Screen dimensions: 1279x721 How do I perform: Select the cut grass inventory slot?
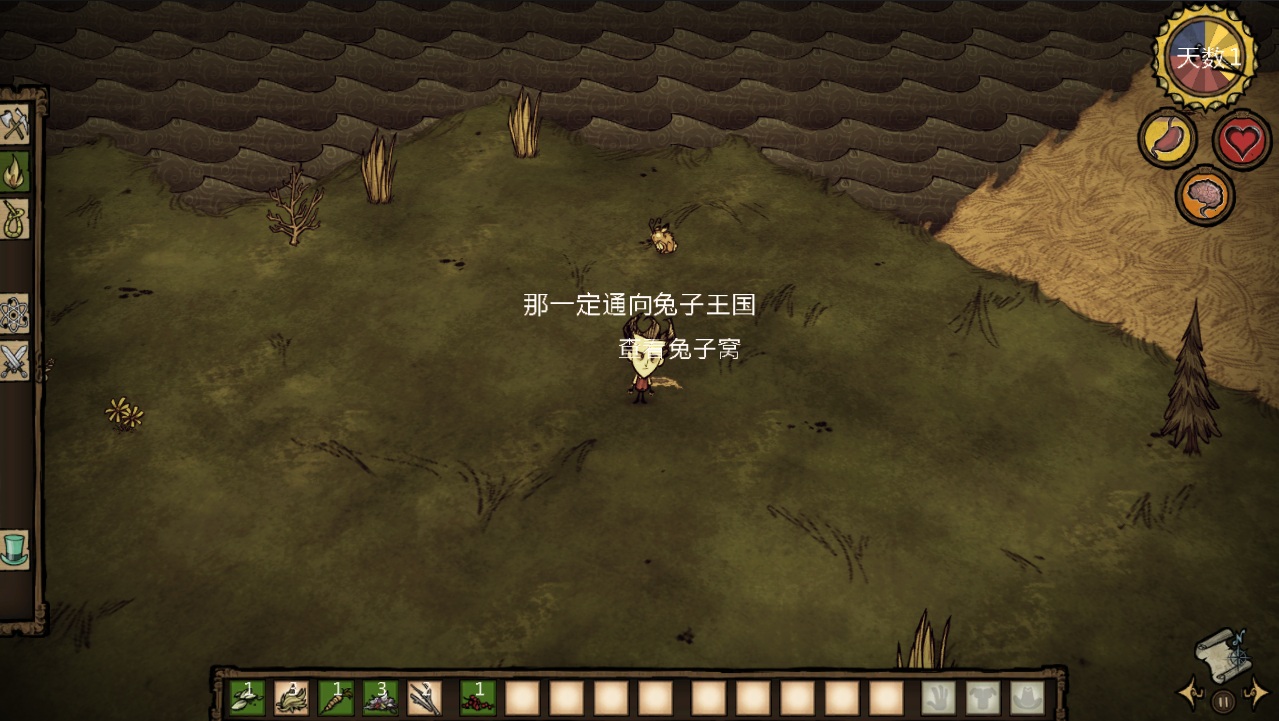292,697
